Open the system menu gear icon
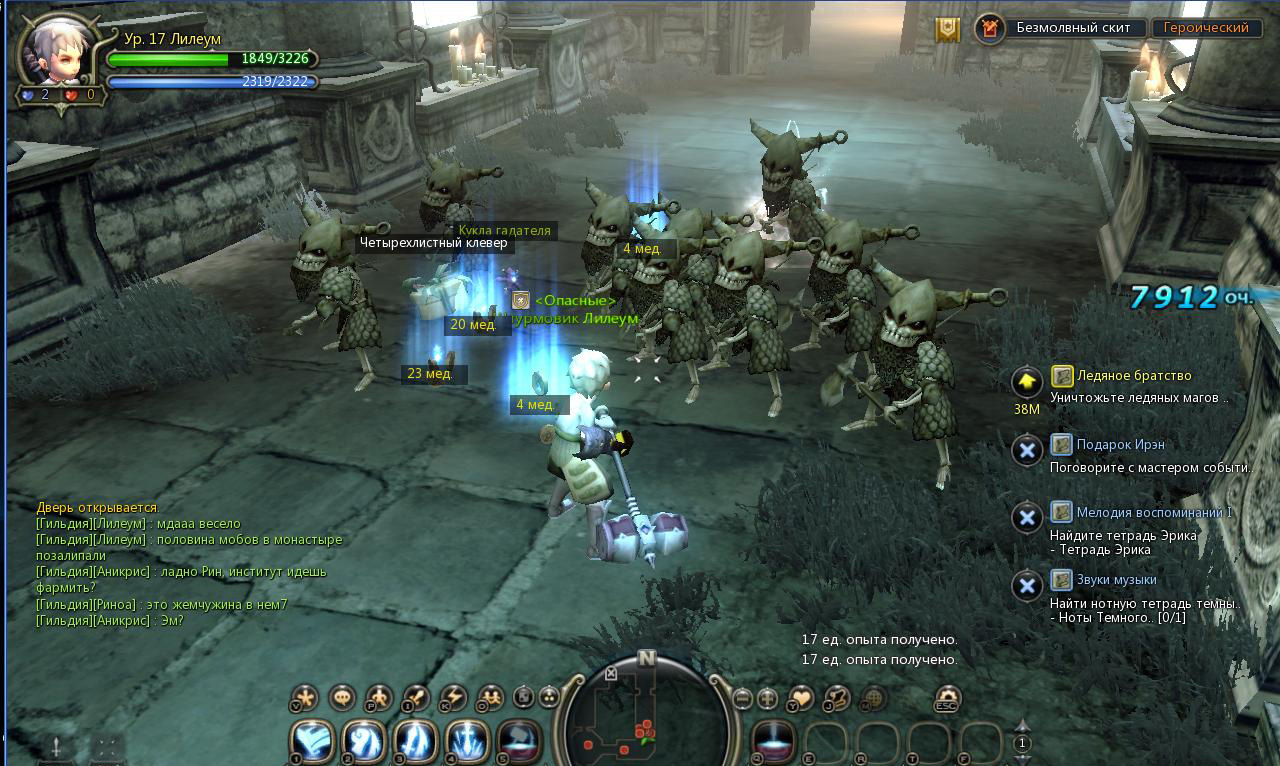Viewport: 1280px width, 766px height. (947, 697)
